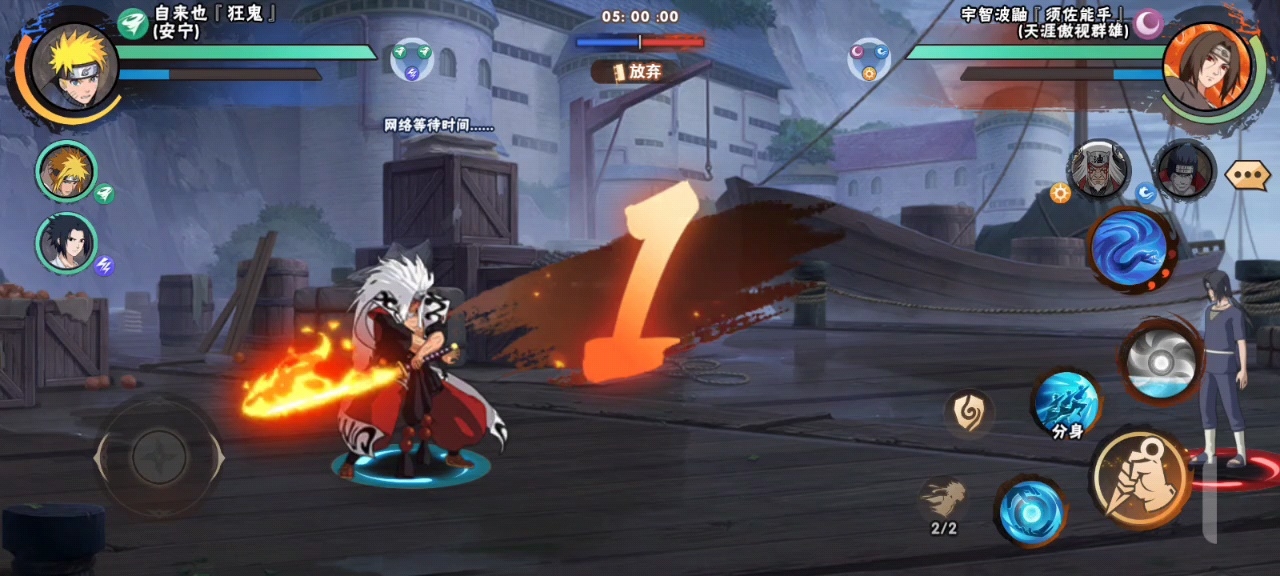The image size is (1280, 576).
Task: Use the 2/2 substitution dash icon
Action: pyautogui.click(x=944, y=500)
